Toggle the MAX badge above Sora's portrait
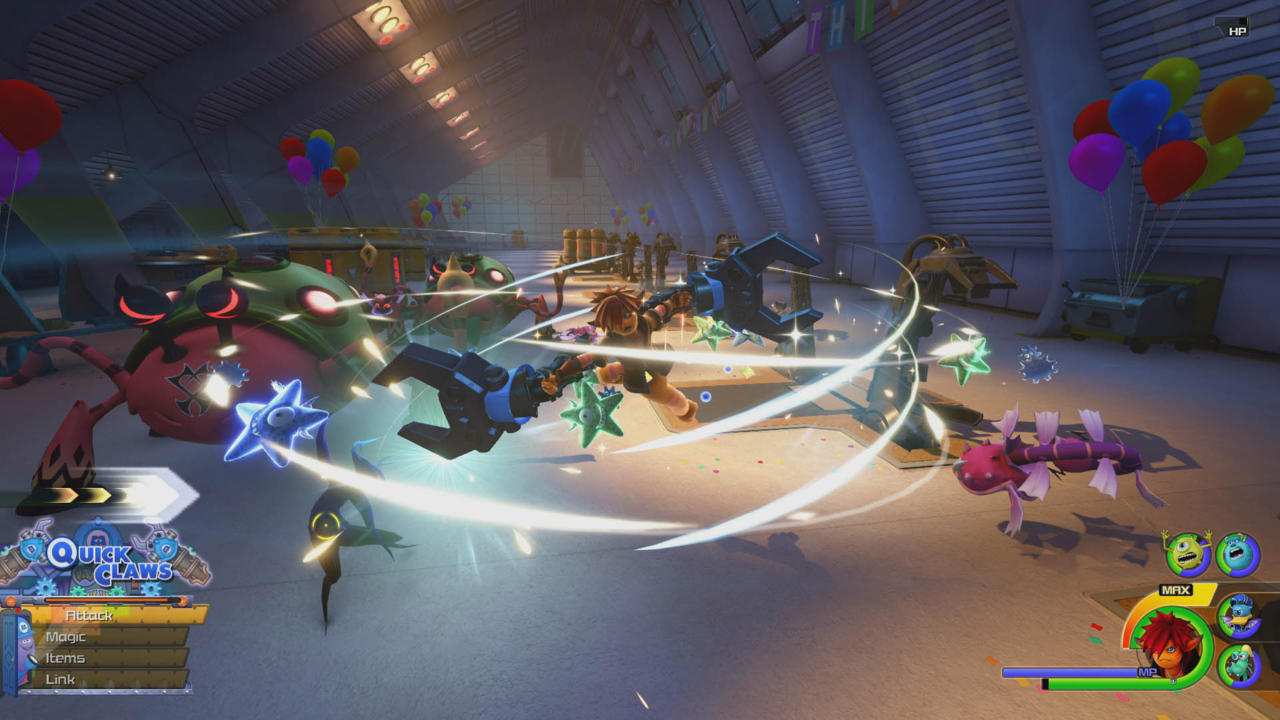This screenshot has height=720, width=1280. [x=1176, y=588]
